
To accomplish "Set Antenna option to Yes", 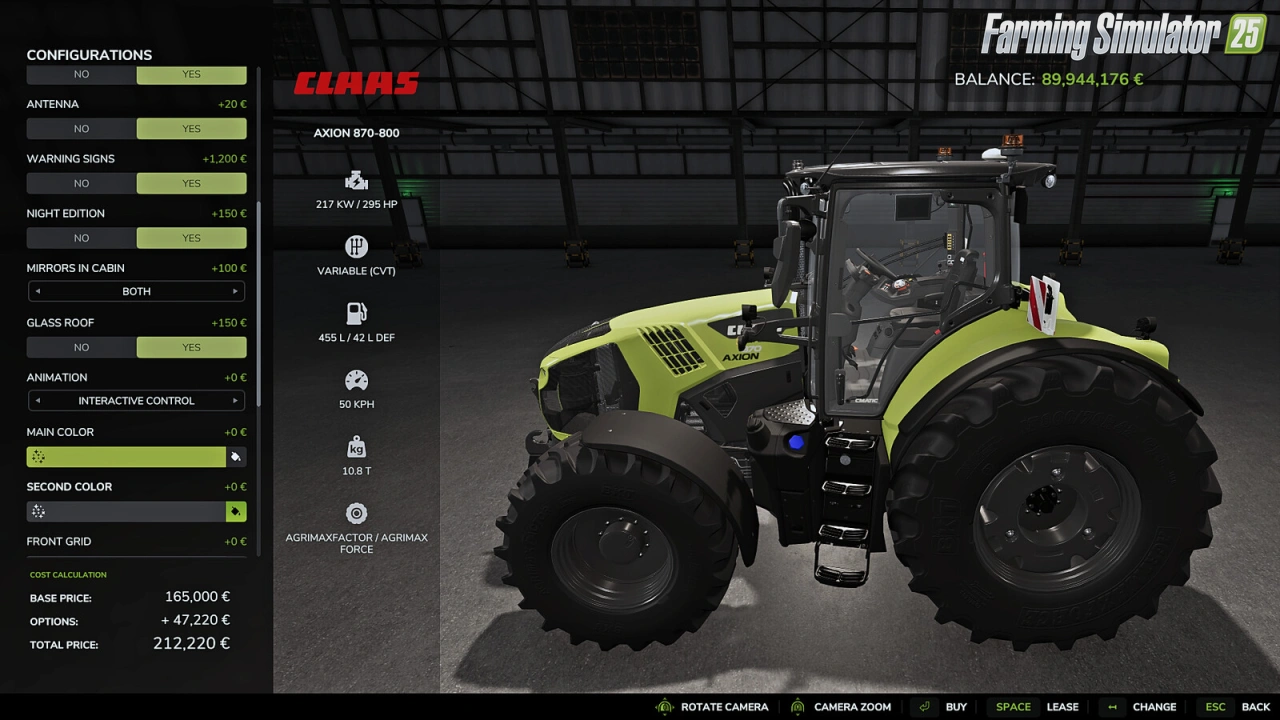I will pos(191,129).
